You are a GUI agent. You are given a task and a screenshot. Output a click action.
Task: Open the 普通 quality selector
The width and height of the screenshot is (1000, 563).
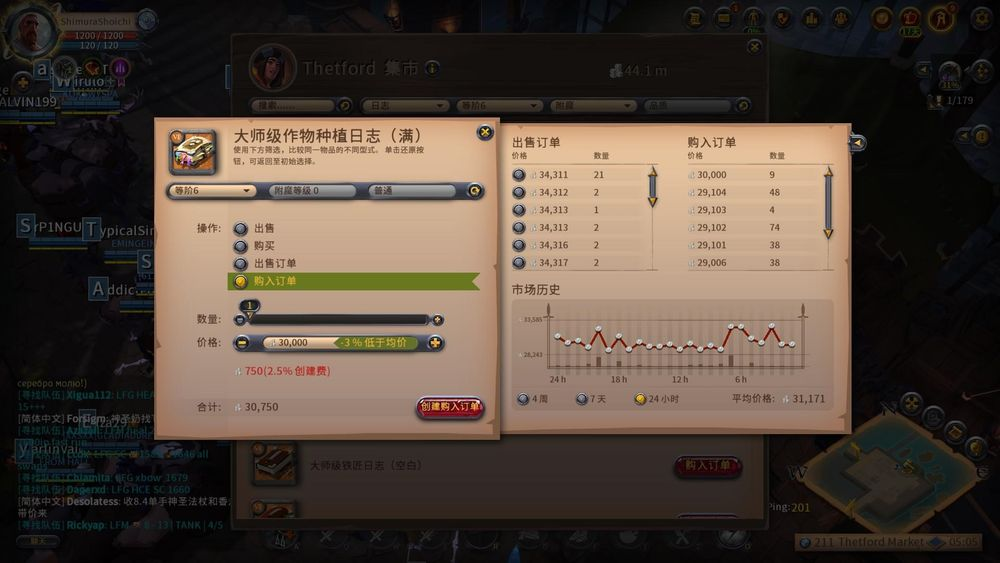(x=412, y=191)
